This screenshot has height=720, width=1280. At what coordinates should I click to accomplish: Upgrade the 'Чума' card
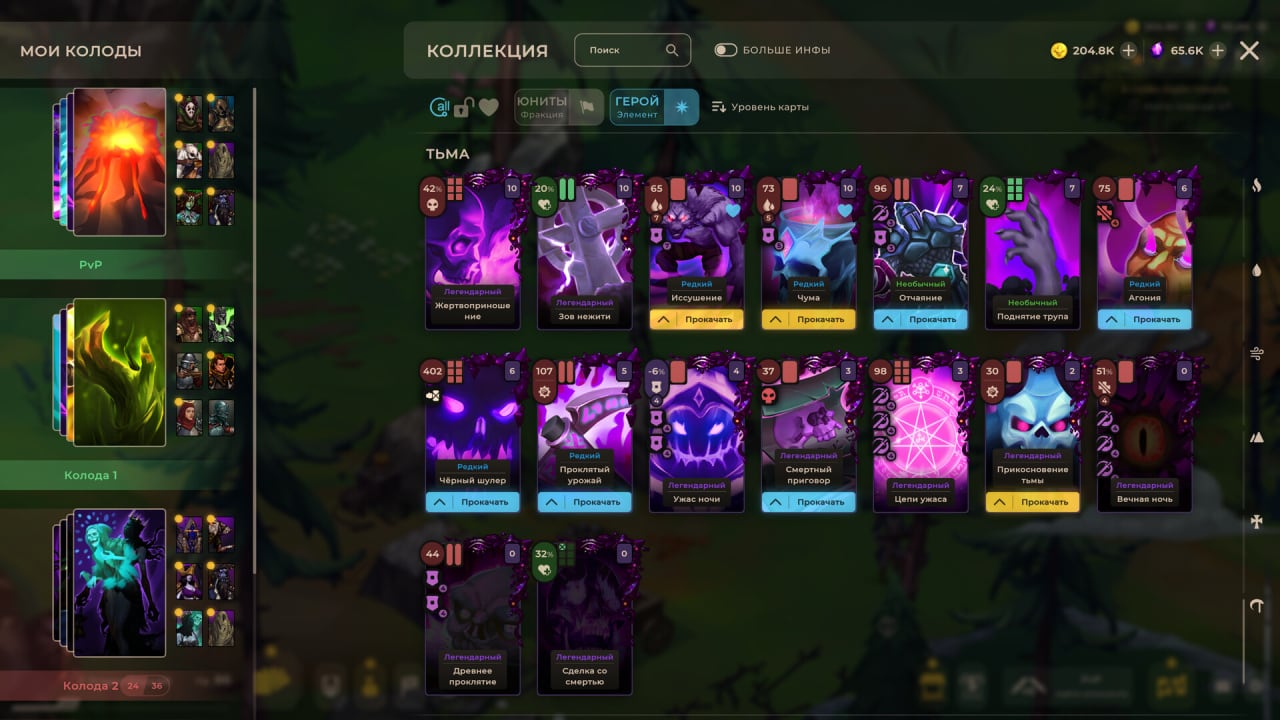pos(809,320)
